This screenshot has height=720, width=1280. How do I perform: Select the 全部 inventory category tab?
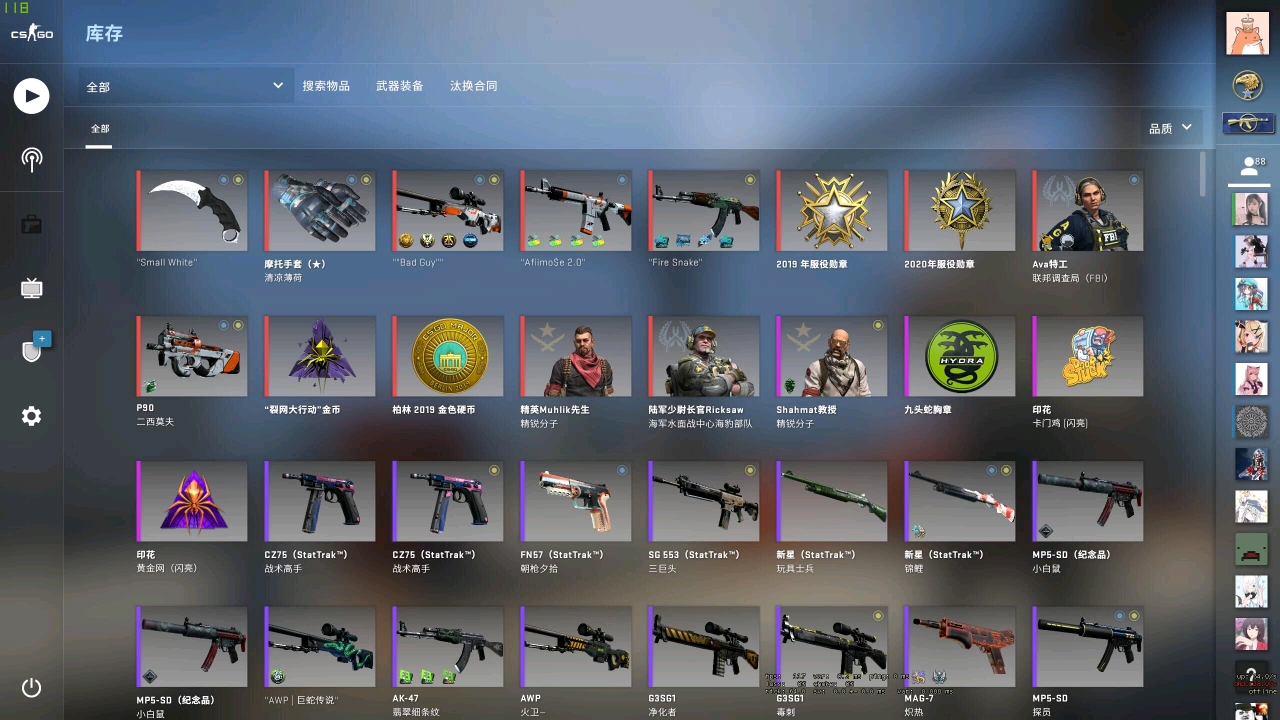98,128
